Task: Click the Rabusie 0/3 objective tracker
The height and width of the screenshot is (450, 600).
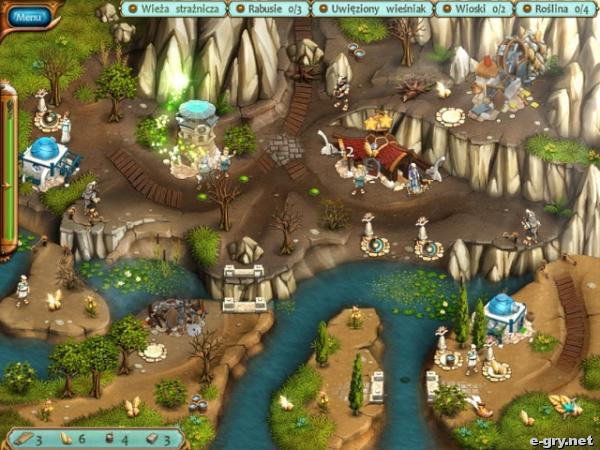Action: coord(269,9)
